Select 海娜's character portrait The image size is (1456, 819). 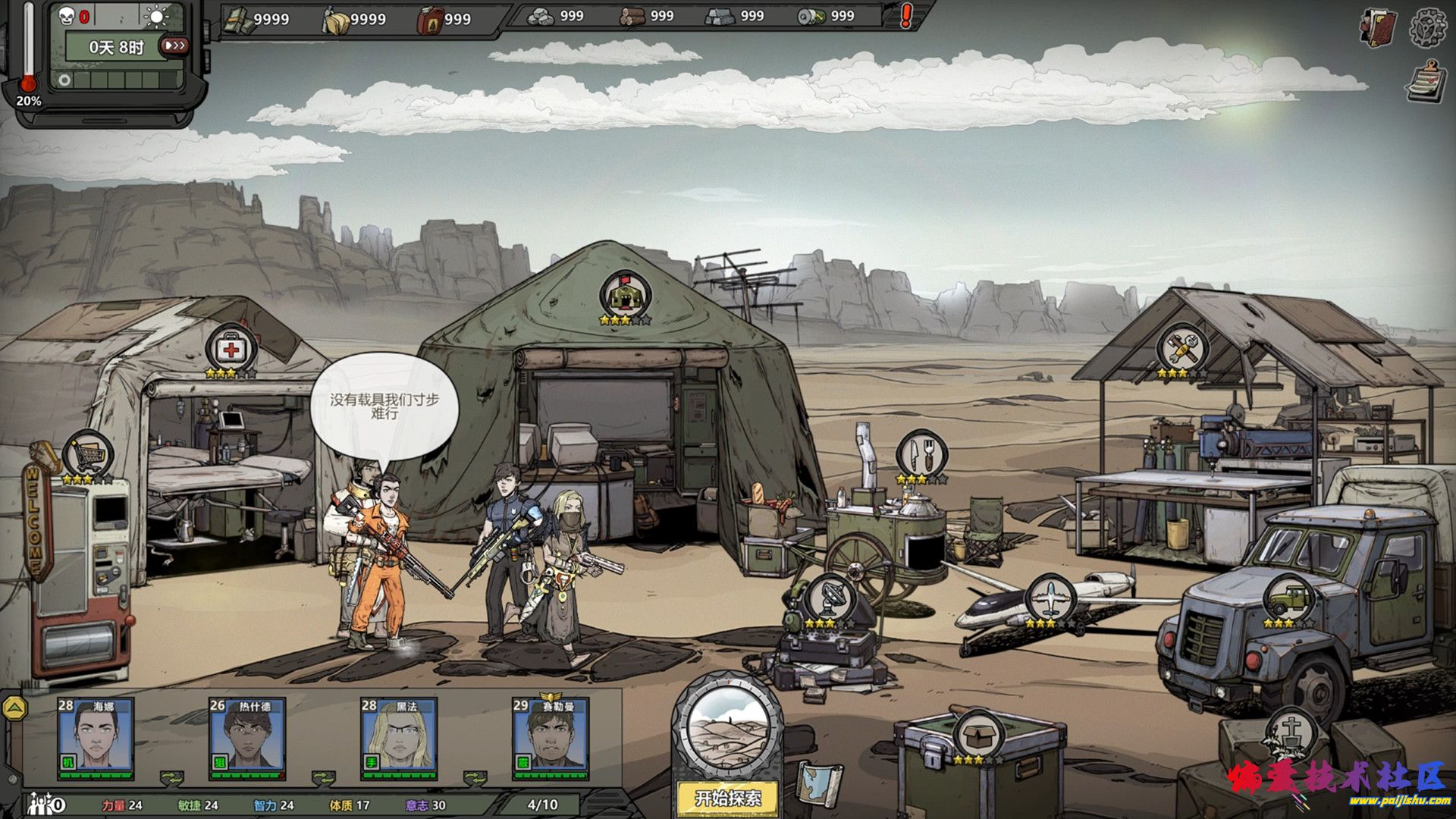[96, 737]
